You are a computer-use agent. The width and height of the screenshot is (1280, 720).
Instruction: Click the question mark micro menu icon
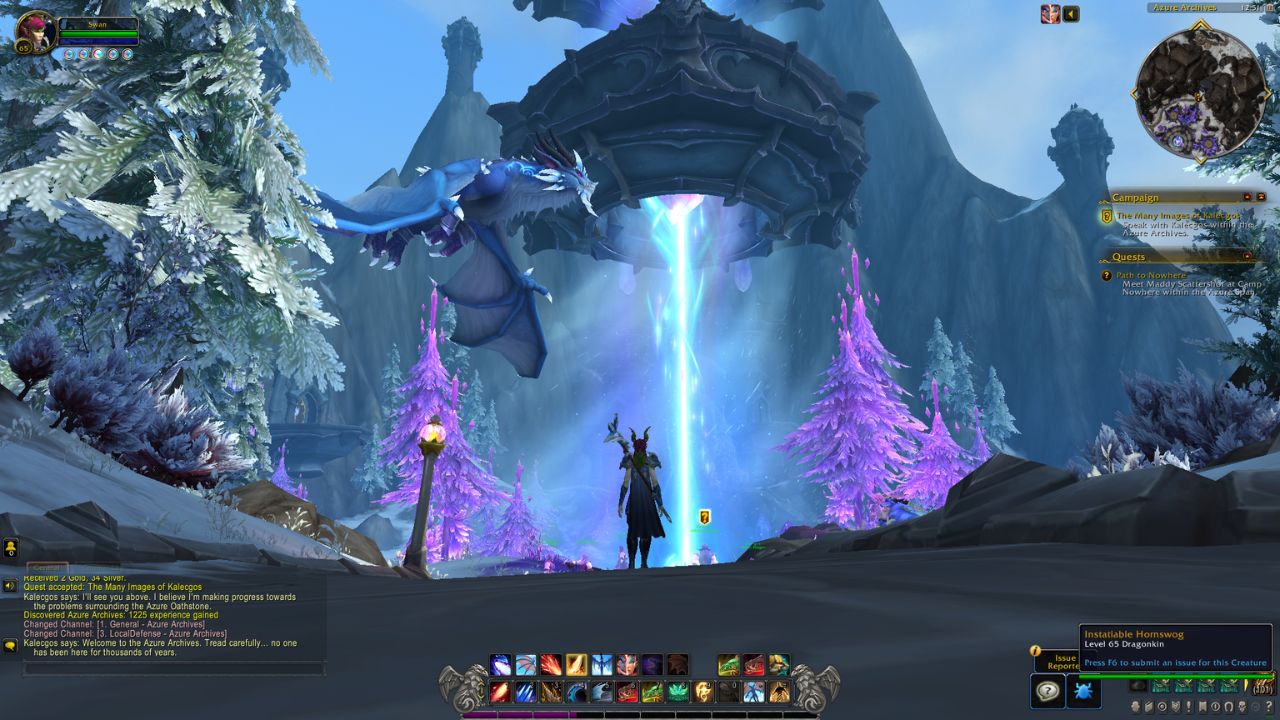[1269, 707]
